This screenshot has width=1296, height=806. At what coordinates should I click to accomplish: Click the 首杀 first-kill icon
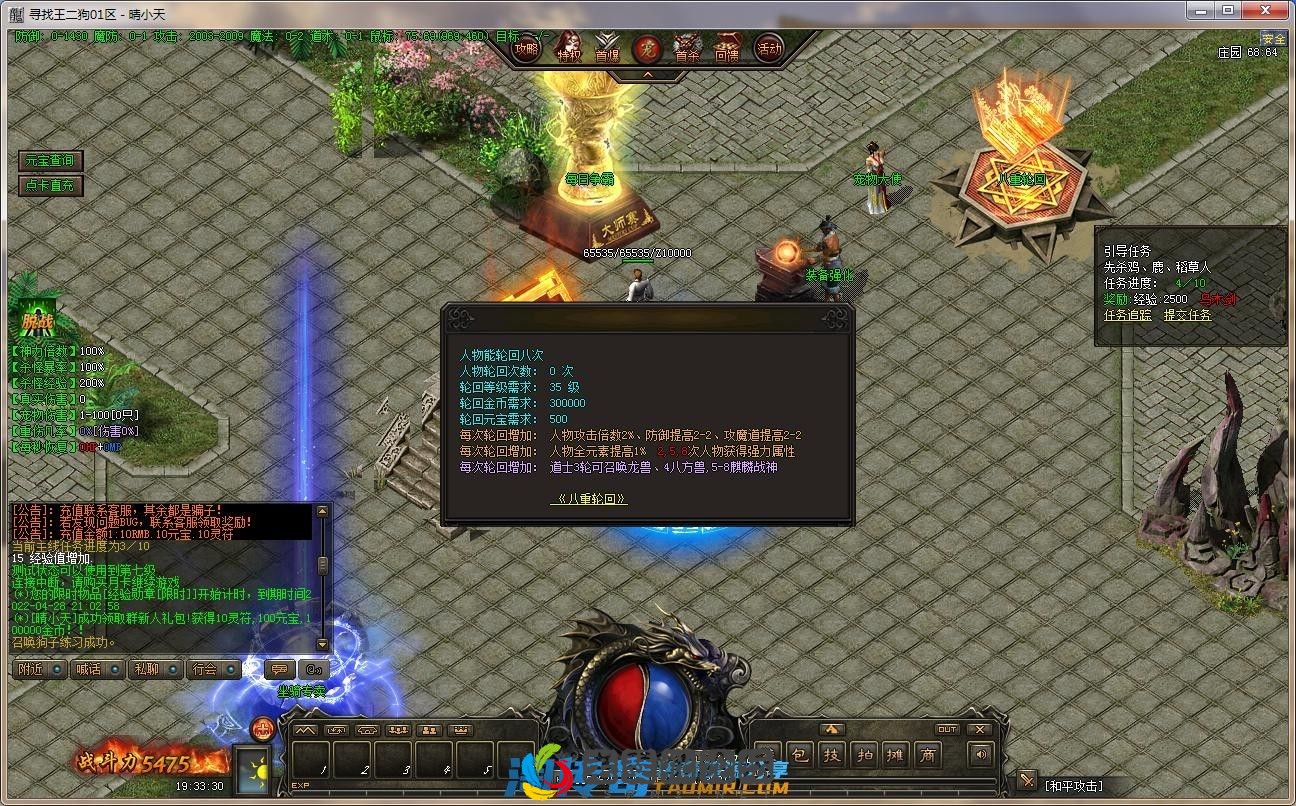coord(687,46)
